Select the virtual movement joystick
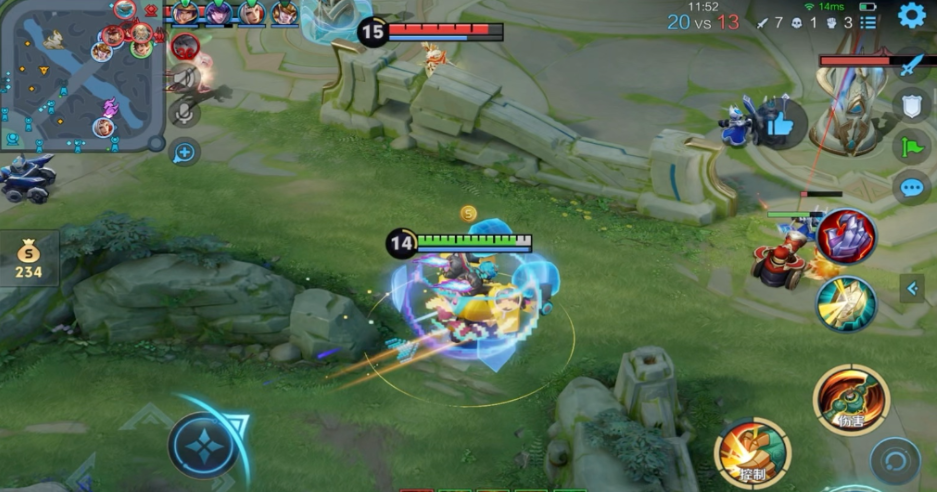The width and height of the screenshot is (937, 492). pyautogui.click(x=204, y=443)
